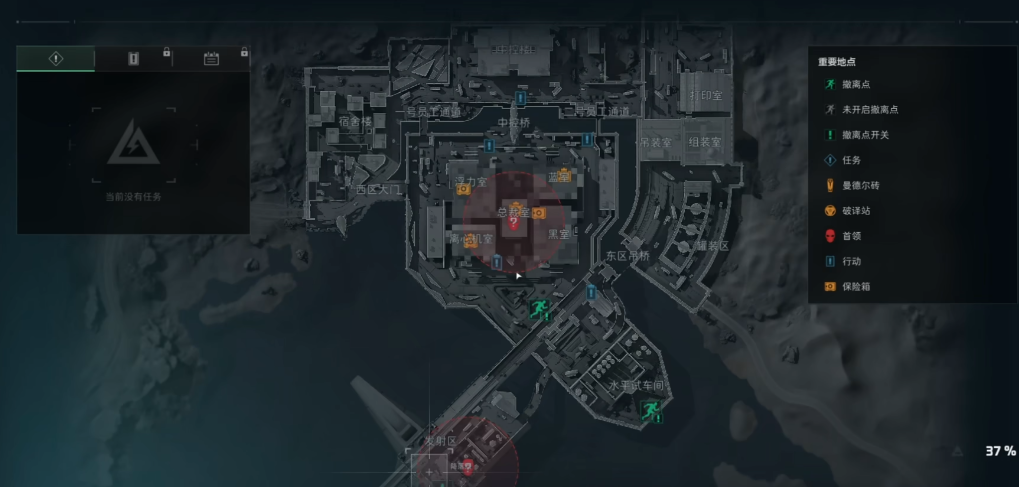1019x487 pixels.
Task: Select the blue action marker near 东区吊桥
Action: click(591, 292)
